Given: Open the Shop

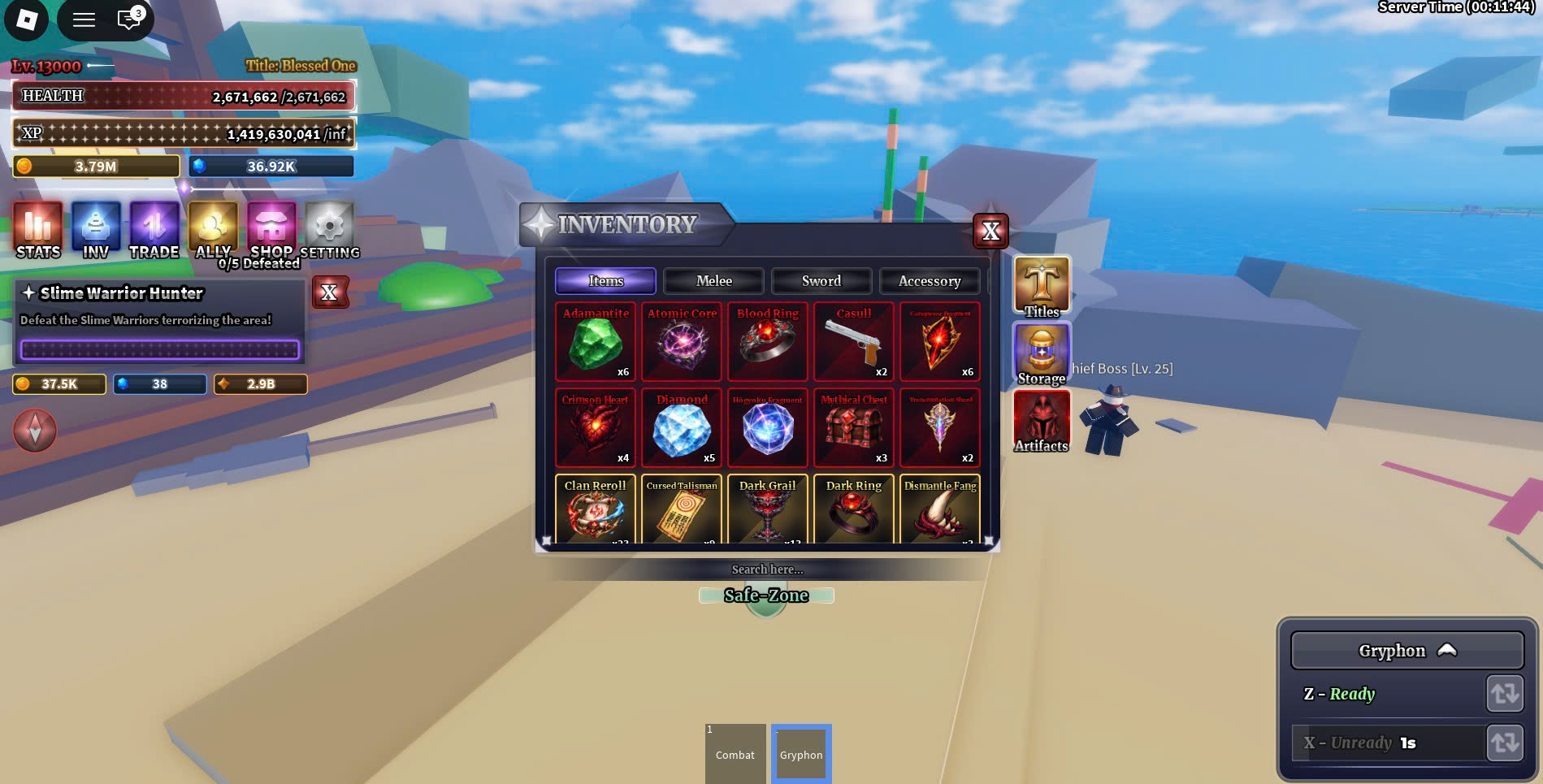Looking at the screenshot, I should click(x=271, y=230).
